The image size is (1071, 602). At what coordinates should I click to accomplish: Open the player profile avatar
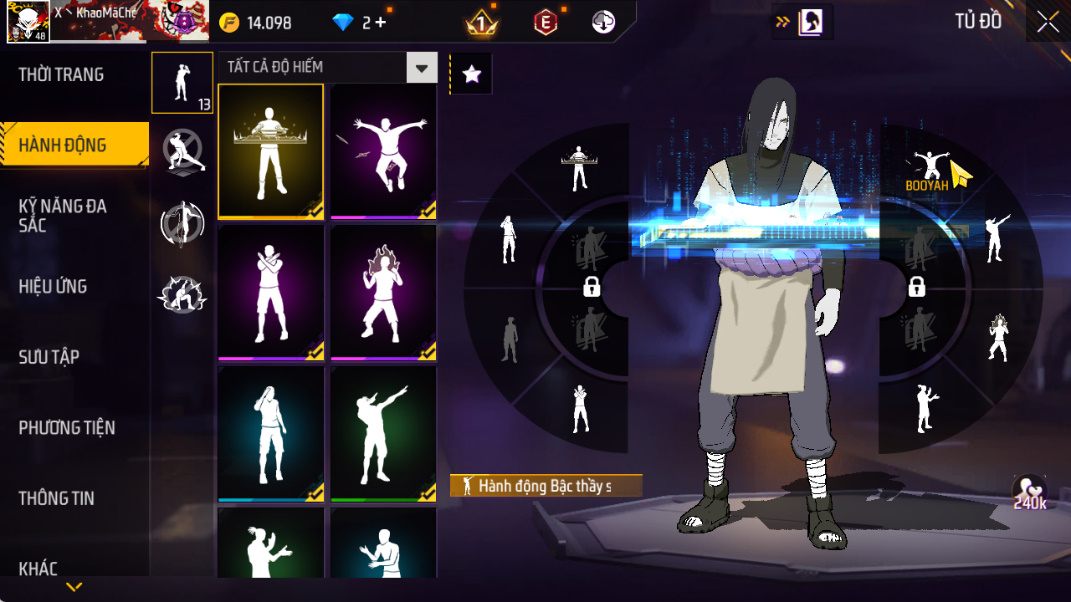28,22
